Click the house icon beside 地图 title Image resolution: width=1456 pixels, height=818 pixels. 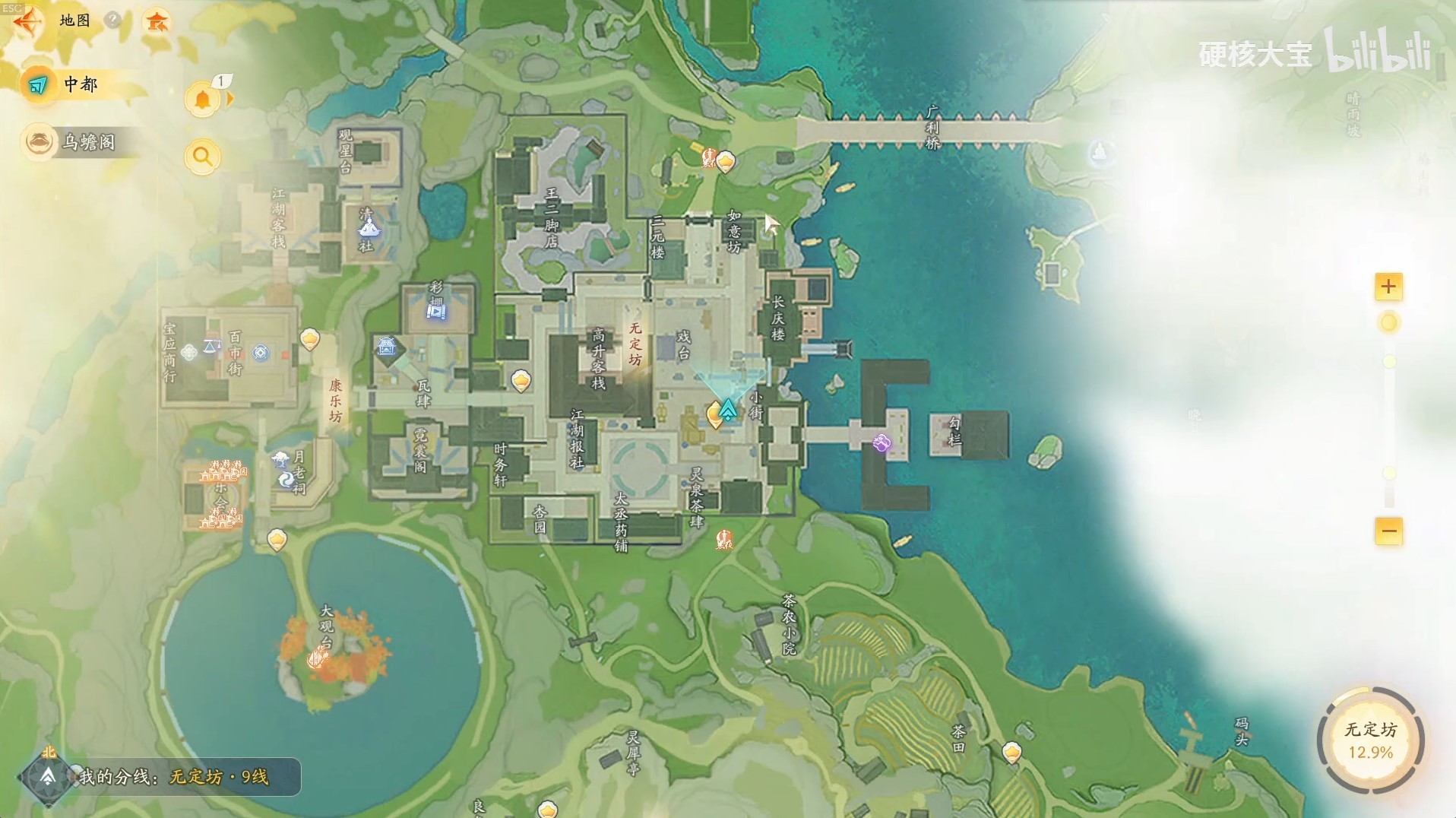click(x=157, y=21)
